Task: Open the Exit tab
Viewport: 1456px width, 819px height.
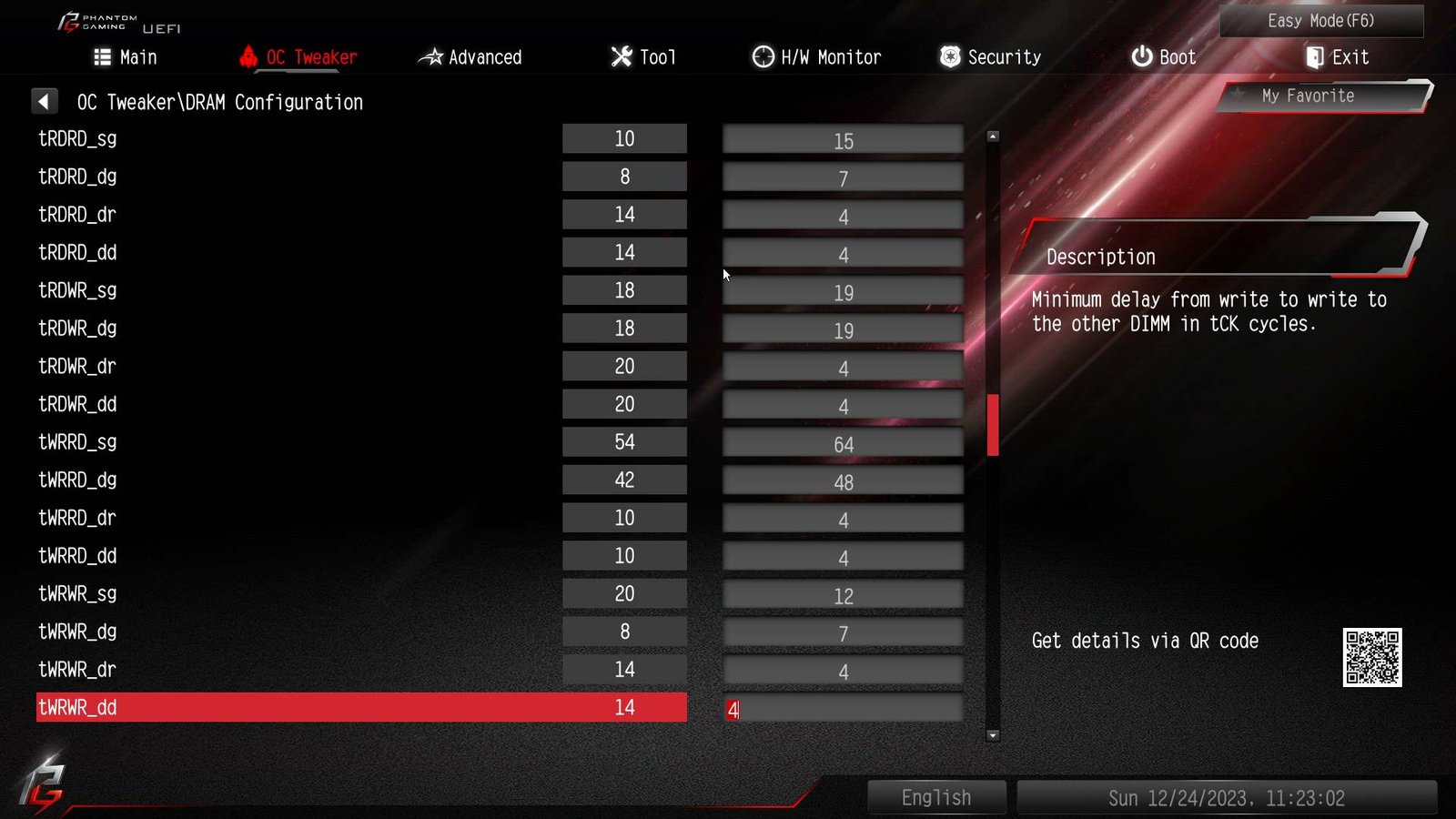Action: 1337,57
